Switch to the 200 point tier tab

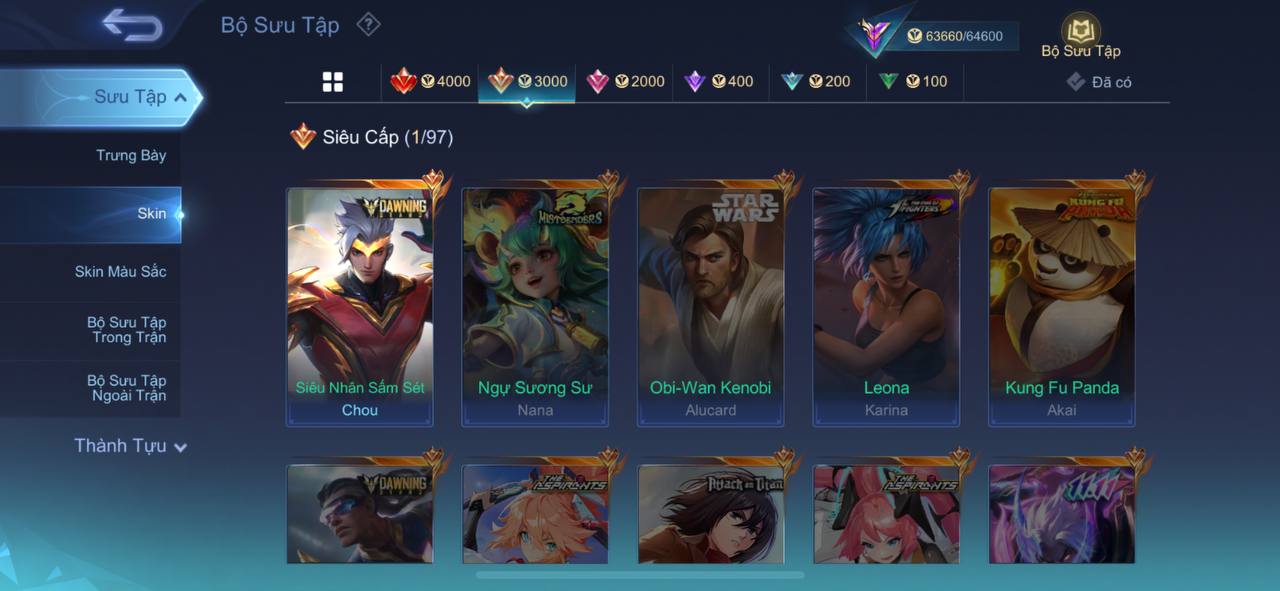click(x=816, y=81)
